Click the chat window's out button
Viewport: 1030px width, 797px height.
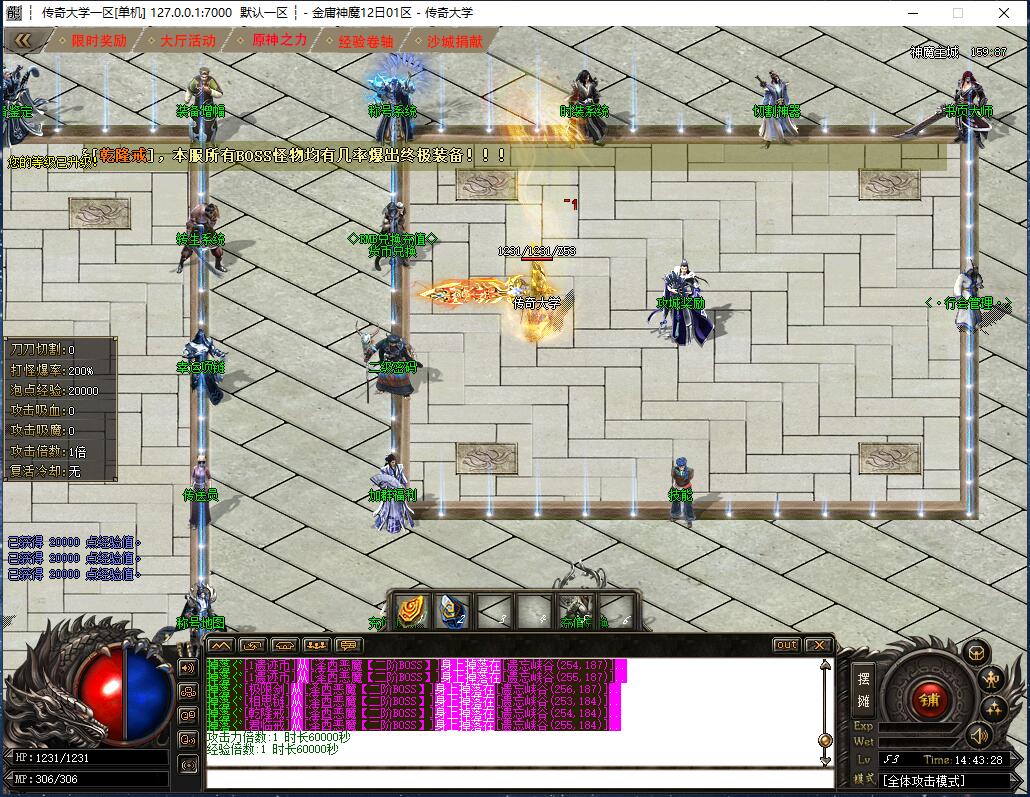pyautogui.click(x=787, y=645)
